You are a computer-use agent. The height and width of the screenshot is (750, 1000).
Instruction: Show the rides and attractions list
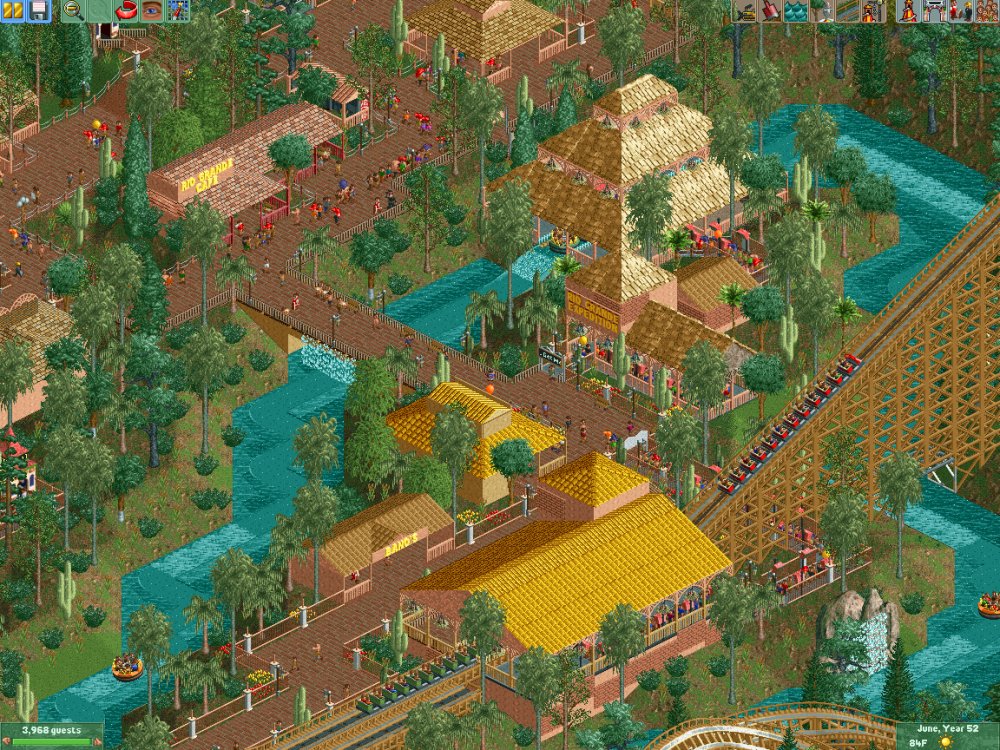(x=908, y=11)
